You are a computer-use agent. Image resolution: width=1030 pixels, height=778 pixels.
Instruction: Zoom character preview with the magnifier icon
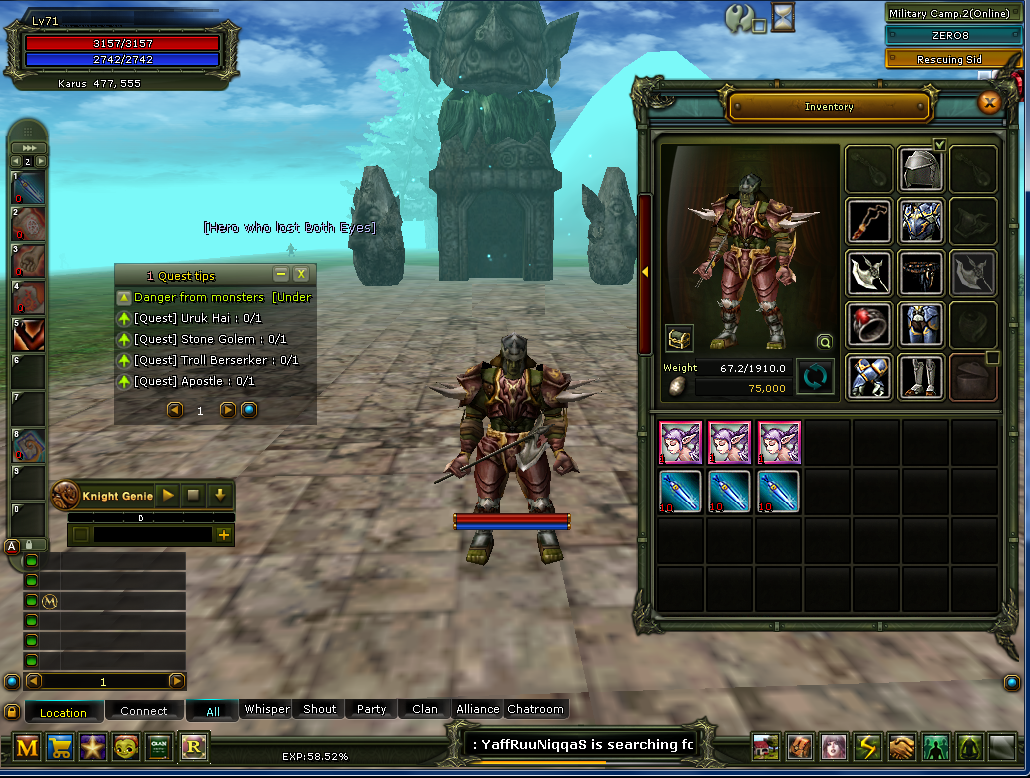[825, 341]
